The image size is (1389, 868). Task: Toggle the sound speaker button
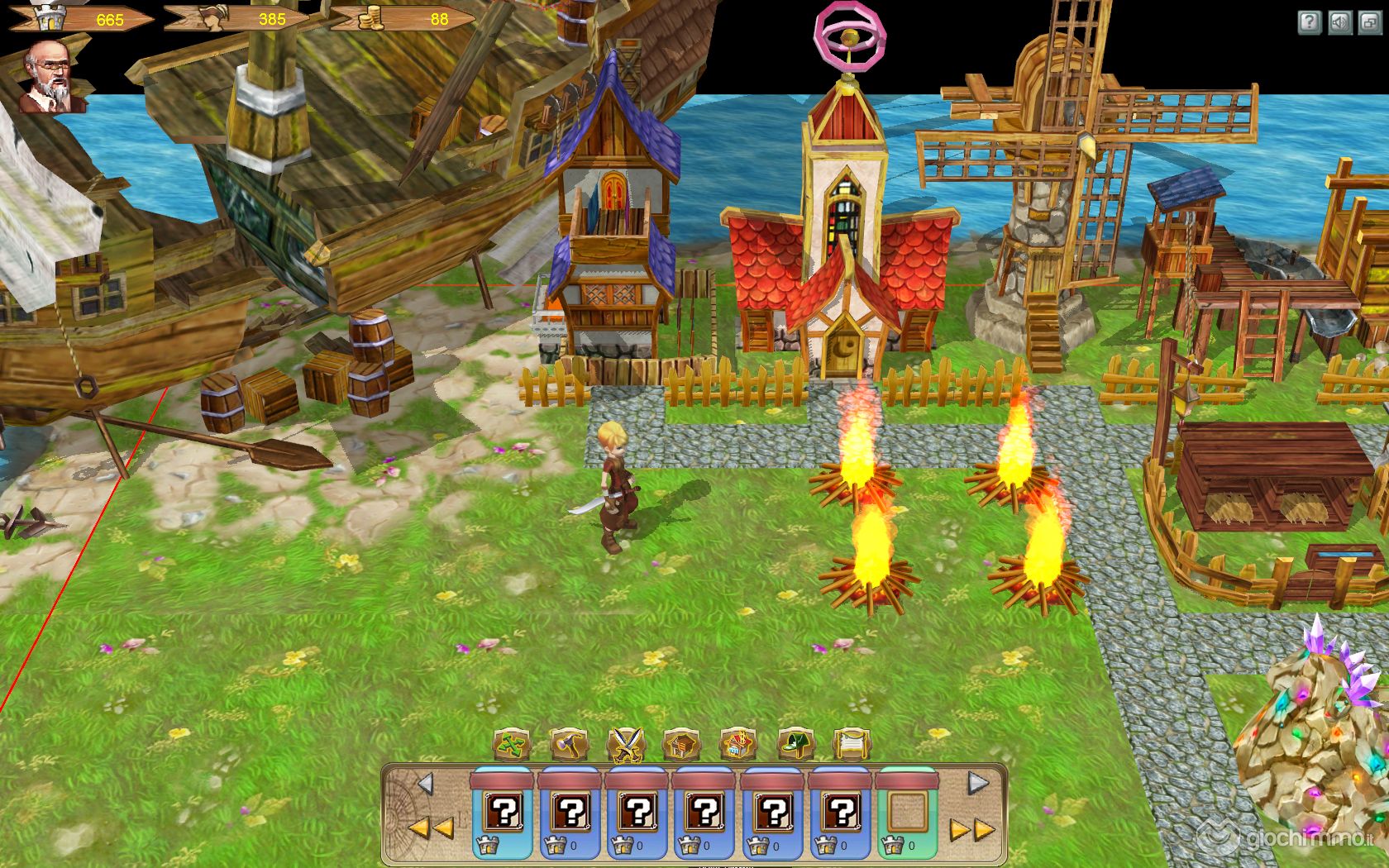tap(1339, 22)
